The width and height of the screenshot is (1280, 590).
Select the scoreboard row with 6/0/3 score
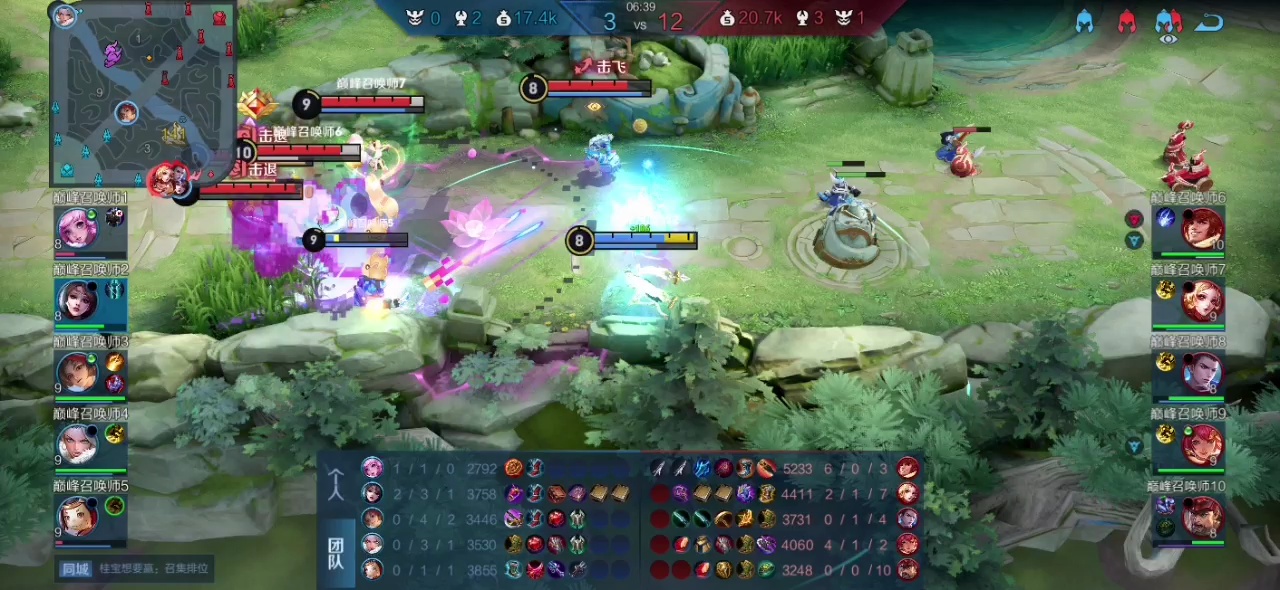pyautogui.click(x=780, y=467)
